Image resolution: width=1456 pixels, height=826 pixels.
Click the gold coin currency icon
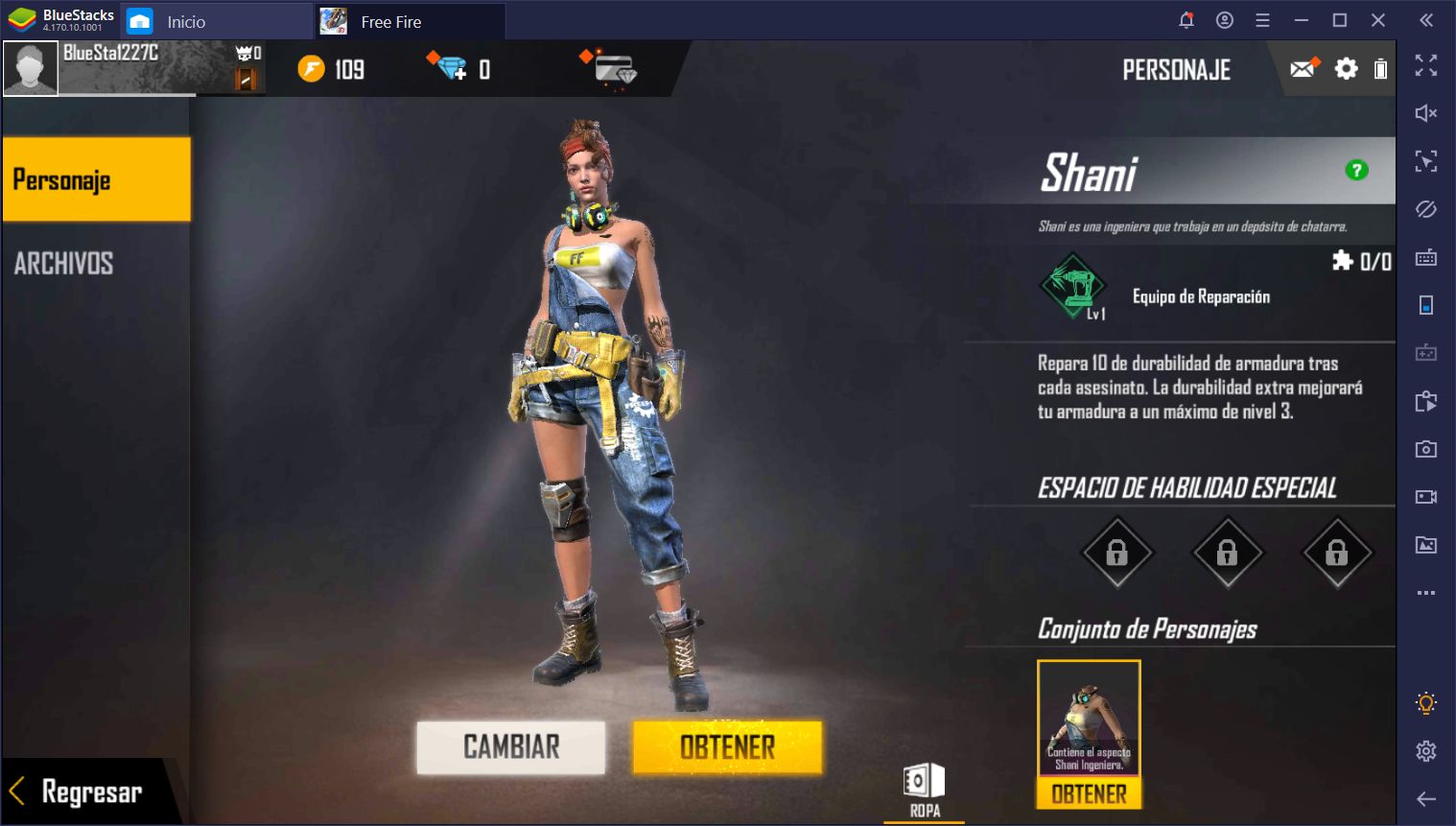pos(312,69)
